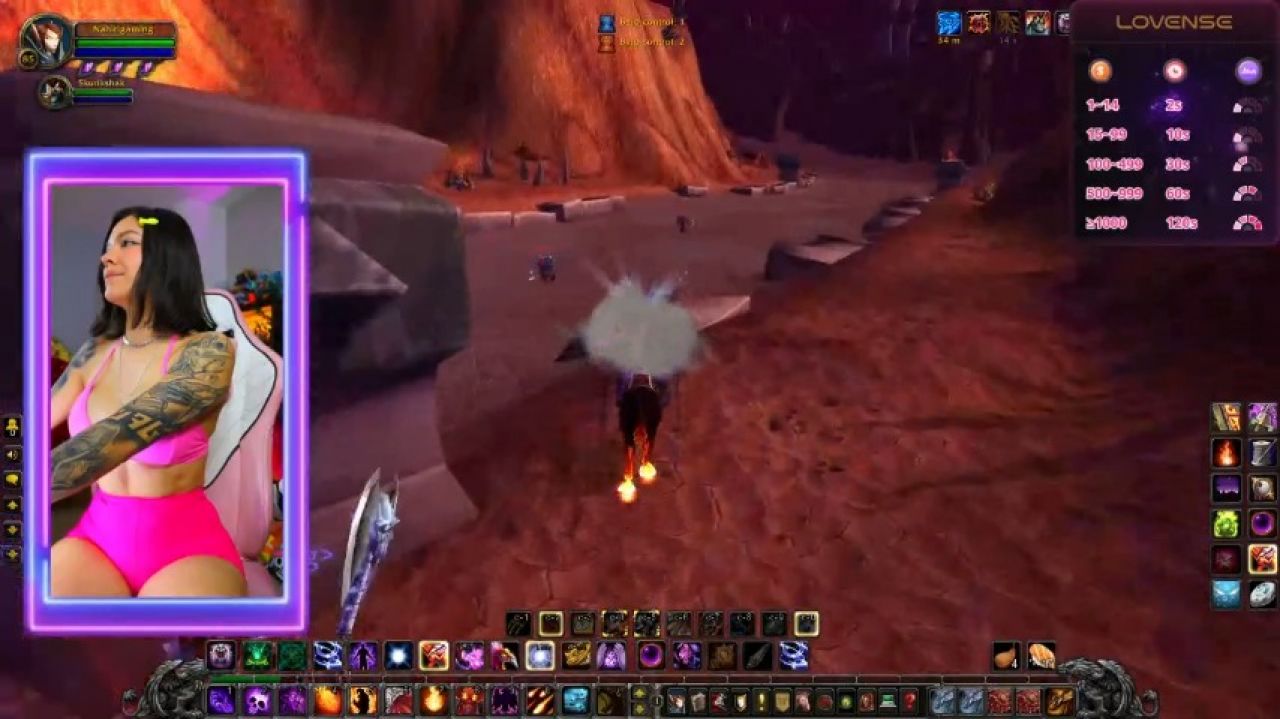Activate the flame ability on the right side bar
The width and height of the screenshot is (1280, 719).
coord(1226,453)
